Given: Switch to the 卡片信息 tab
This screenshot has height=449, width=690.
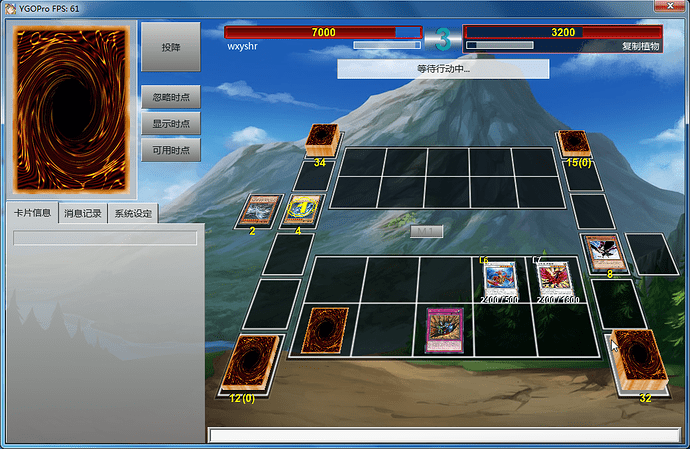Looking at the screenshot, I should pos(32,213).
